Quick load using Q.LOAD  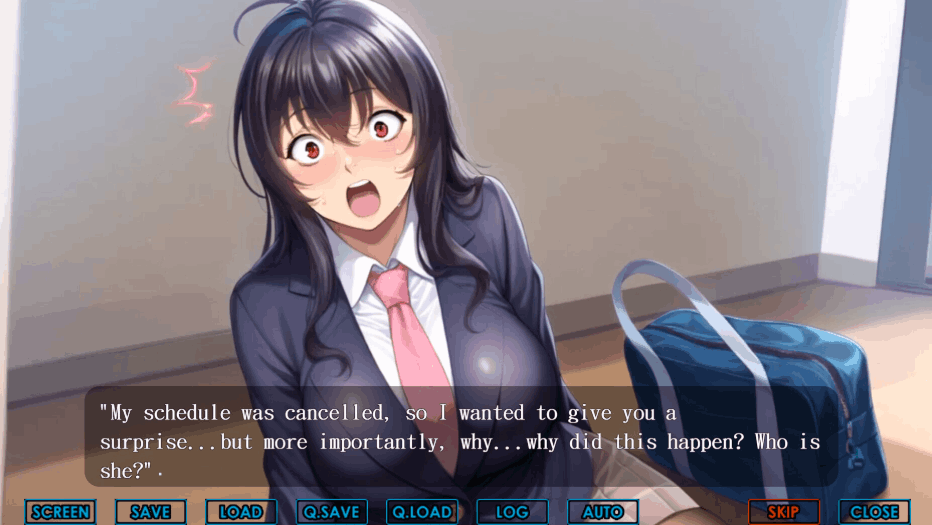(x=422, y=512)
